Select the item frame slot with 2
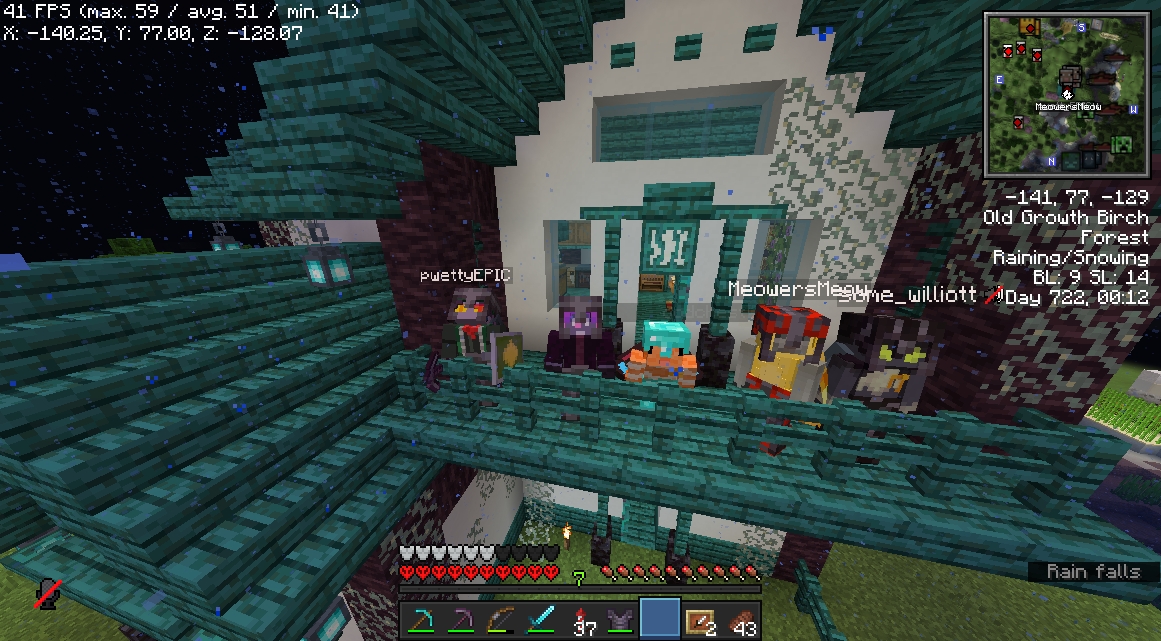This screenshot has width=1161, height=641. (701, 621)
